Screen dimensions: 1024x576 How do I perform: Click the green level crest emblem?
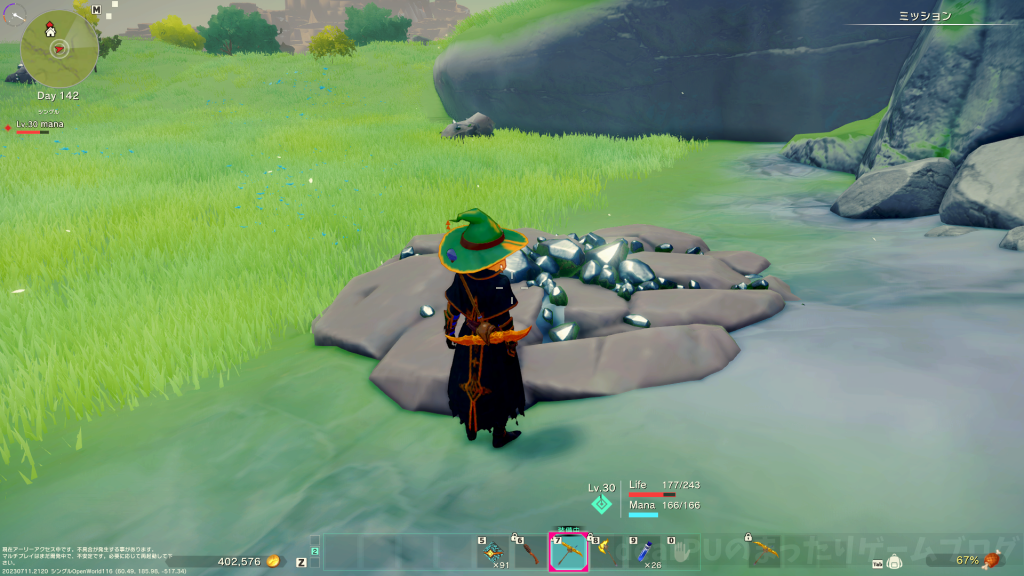click(601, 504)
